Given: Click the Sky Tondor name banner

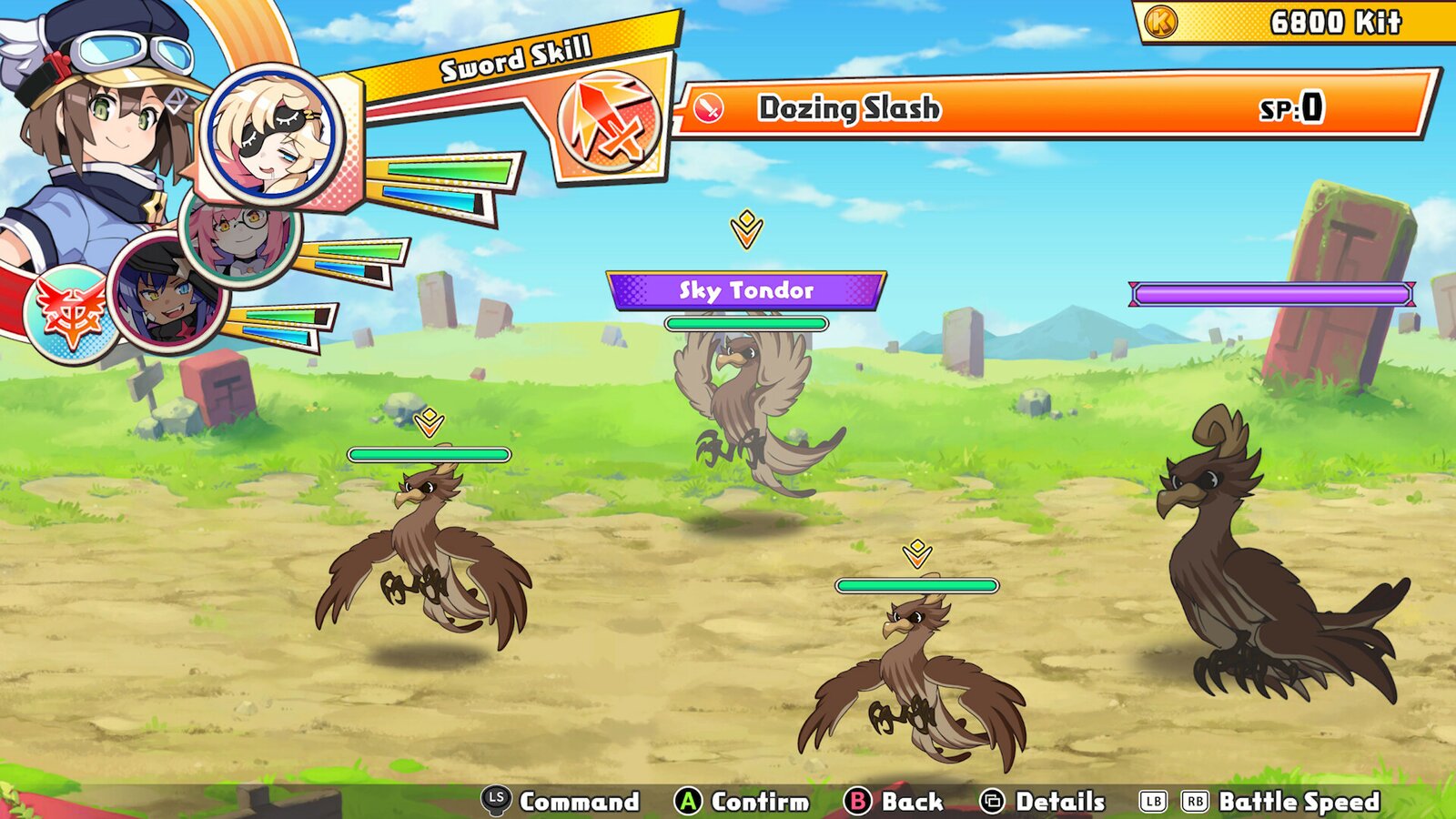Looking at the screenshot, I should [x=745, y=290].
